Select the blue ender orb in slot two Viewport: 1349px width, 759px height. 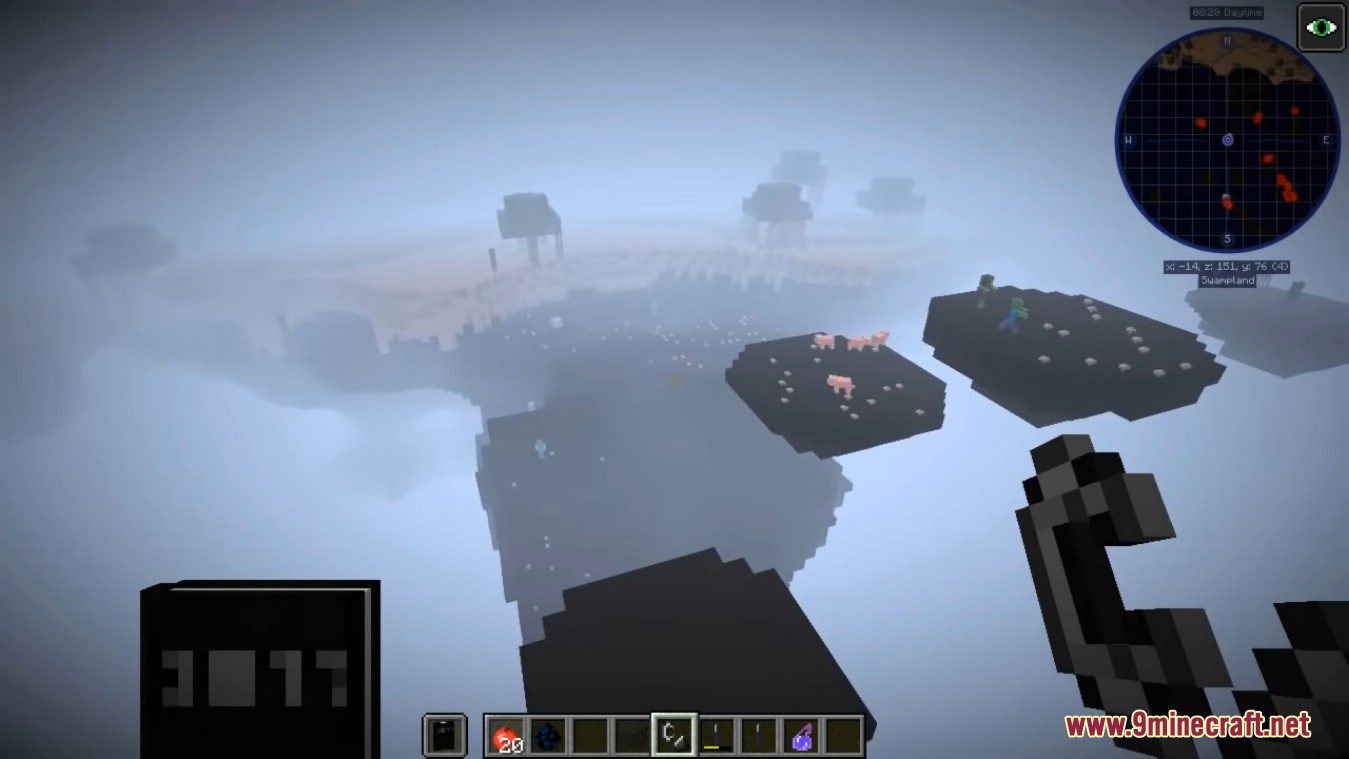[547, 733]
